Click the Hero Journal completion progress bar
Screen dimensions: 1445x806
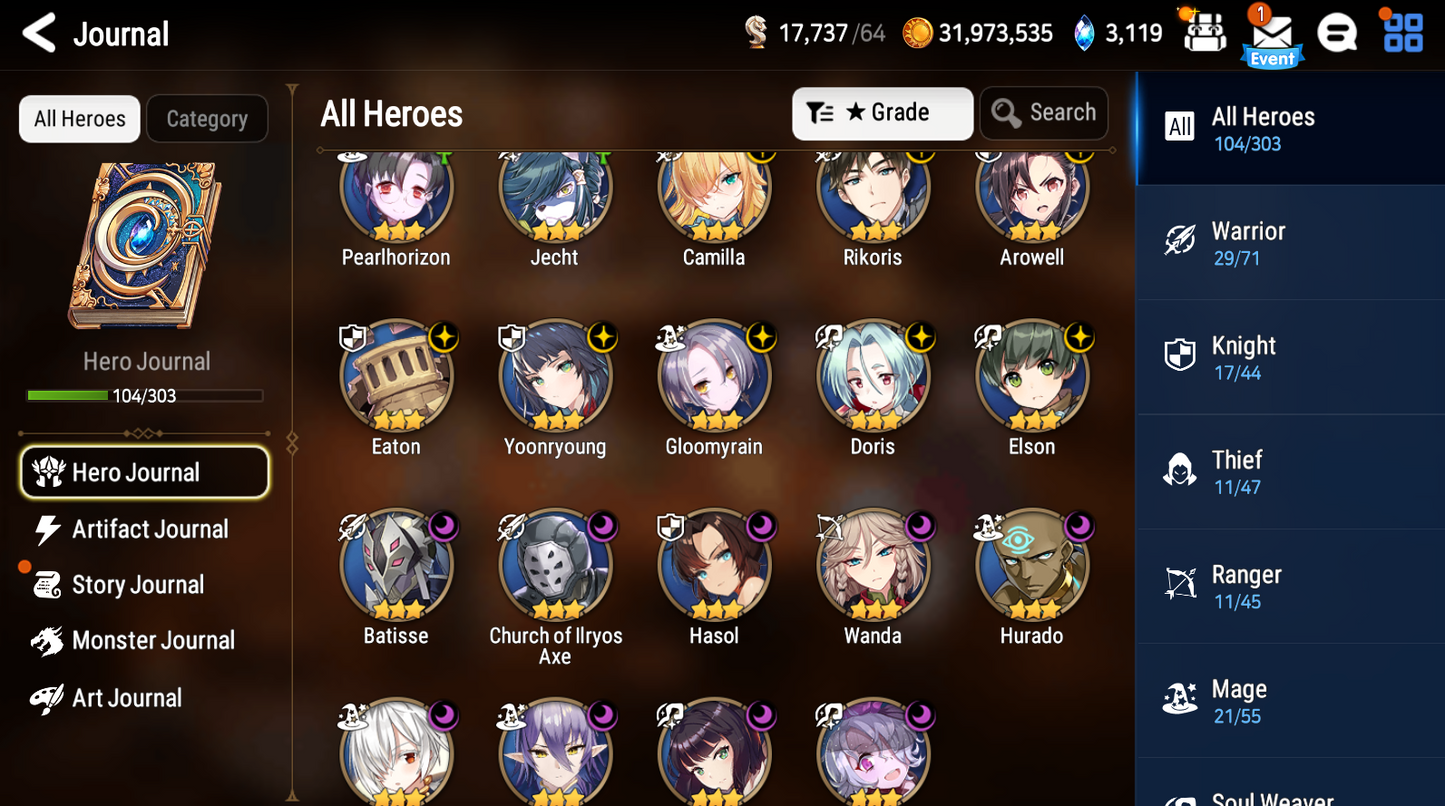point(146,394)
